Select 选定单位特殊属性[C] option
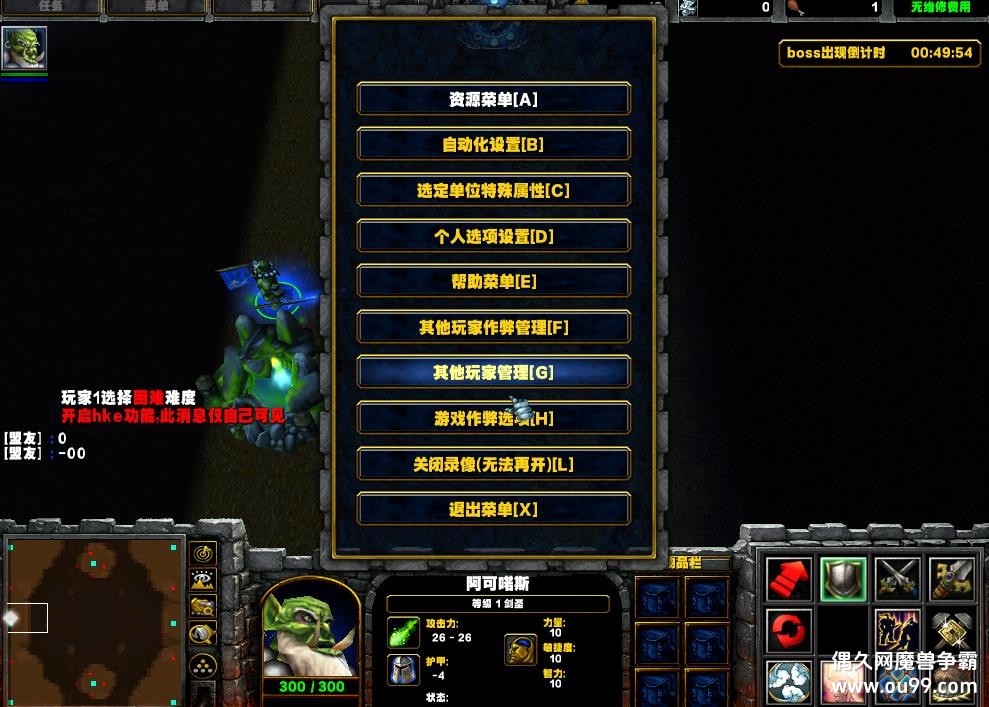This screenshot has height=707, width=989. [x=493, y=190]
